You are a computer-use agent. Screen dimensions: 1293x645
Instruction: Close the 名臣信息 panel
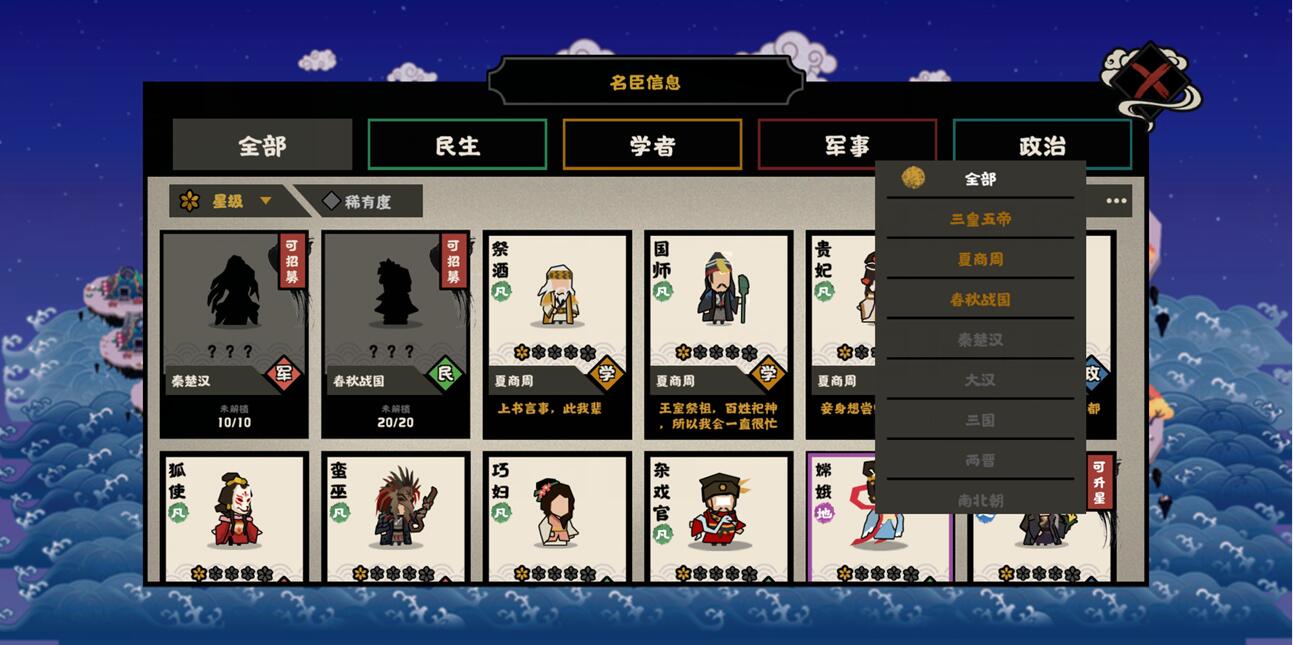pyautogui.click(x=1151, y=82)
